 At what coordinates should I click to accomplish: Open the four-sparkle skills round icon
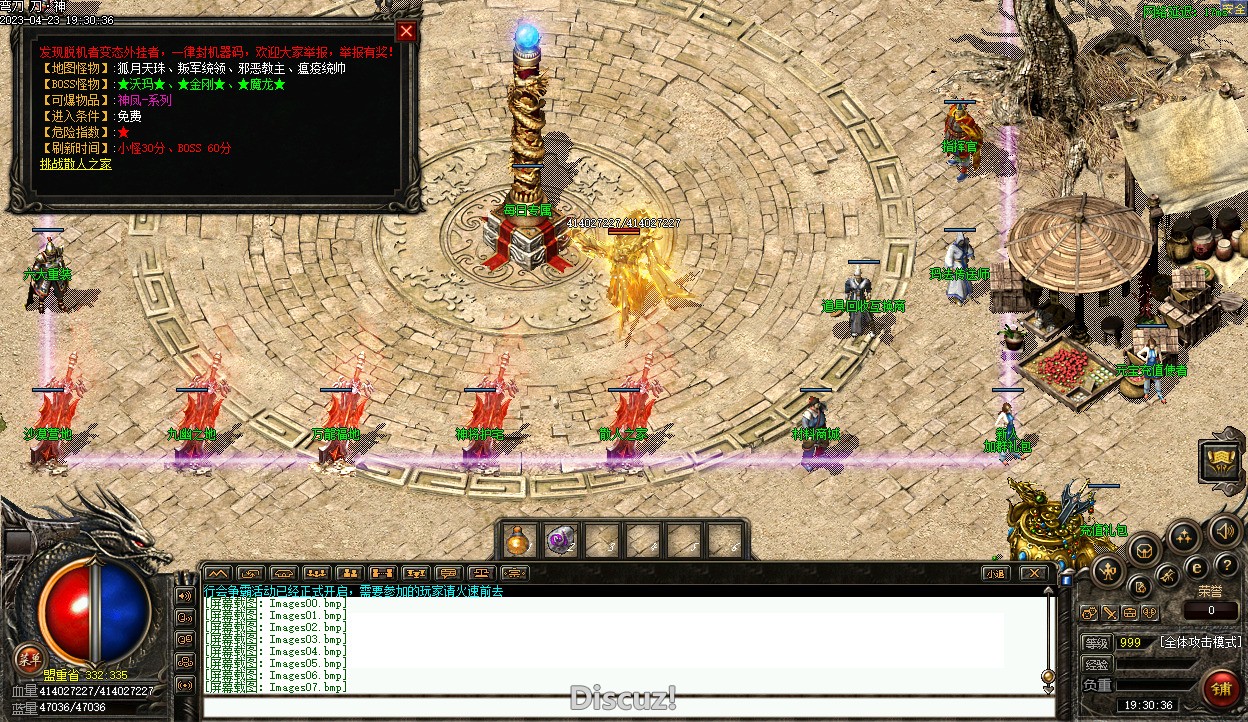(x=1184, y=537)
